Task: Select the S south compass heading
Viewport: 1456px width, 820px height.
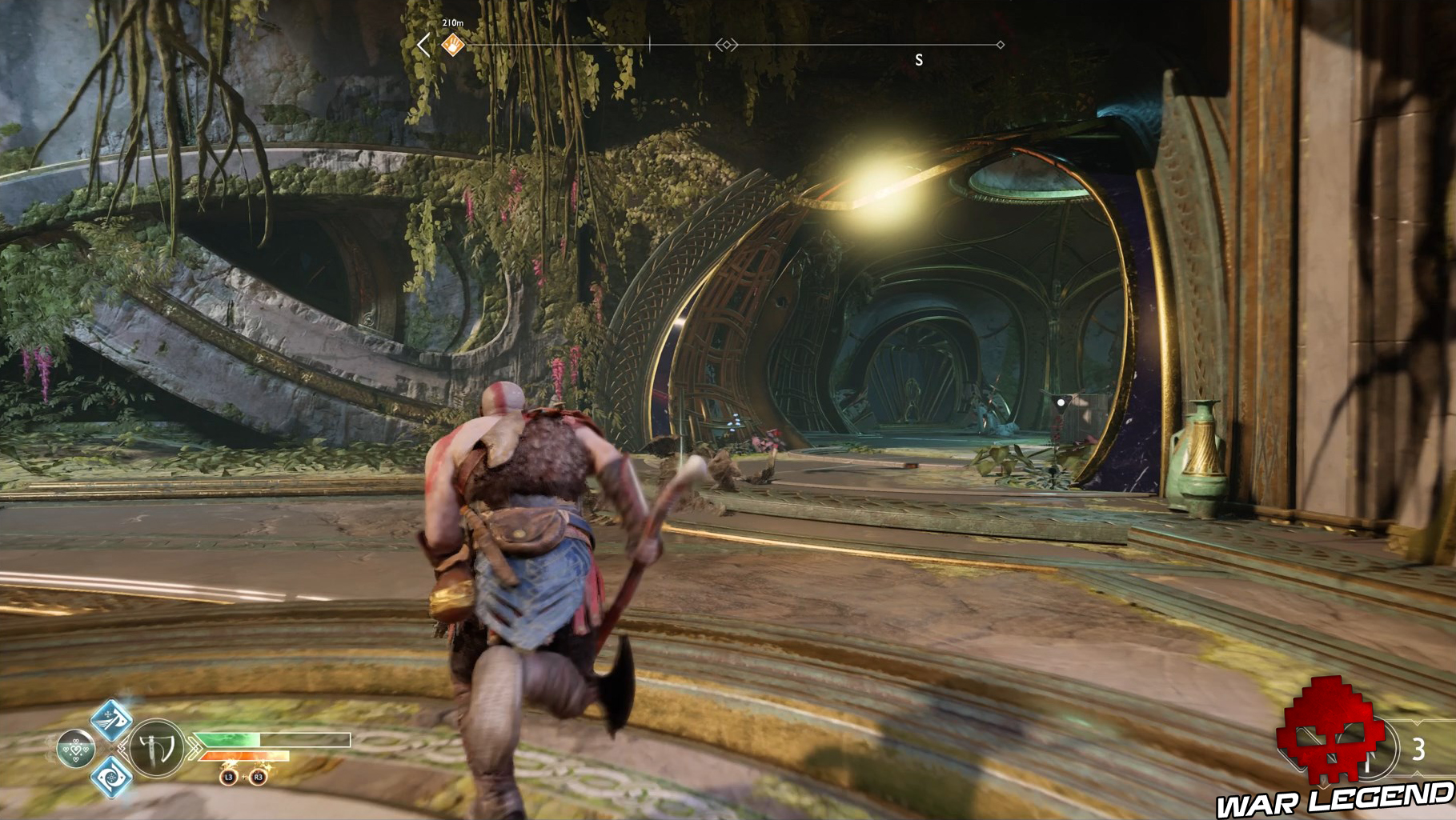Action: tap(917, 58)
